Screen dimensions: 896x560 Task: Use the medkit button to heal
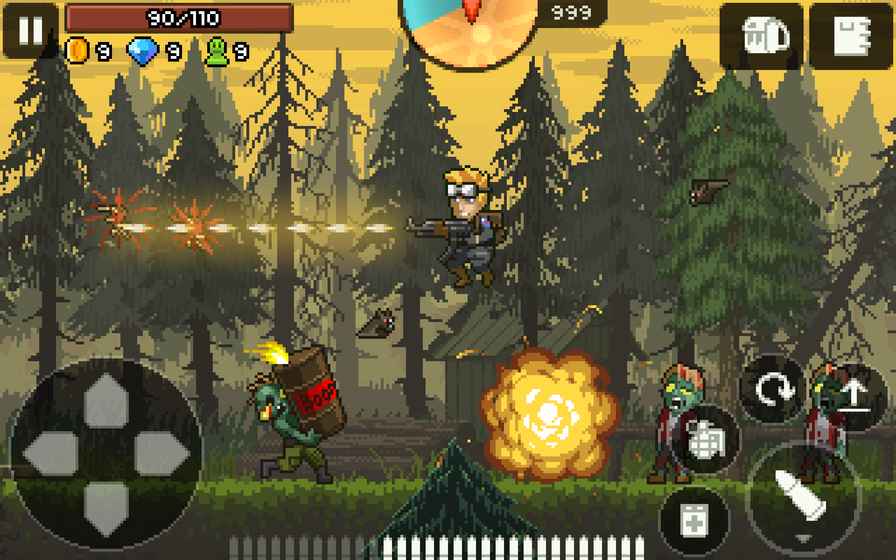[694, 520]
